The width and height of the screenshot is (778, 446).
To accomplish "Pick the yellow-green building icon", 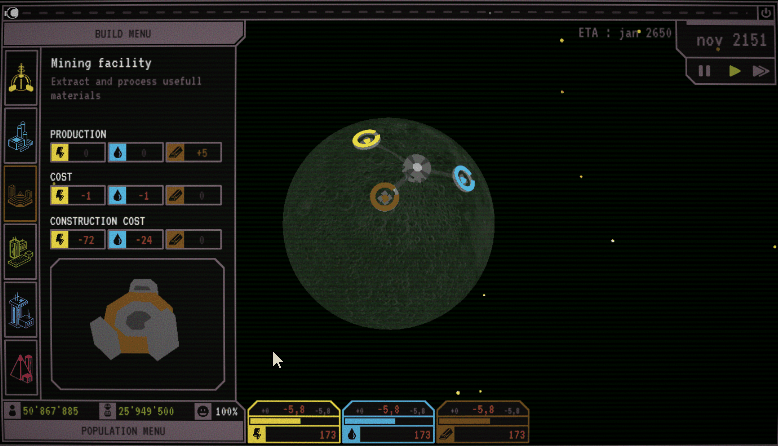I will (21, 251).
